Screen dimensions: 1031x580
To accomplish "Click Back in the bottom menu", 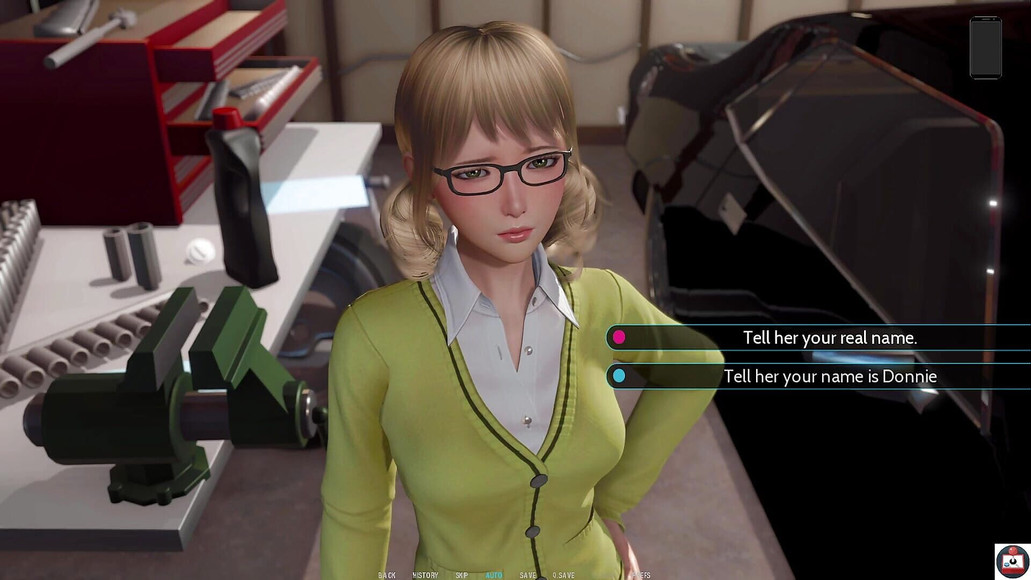I will click(387, 575).
